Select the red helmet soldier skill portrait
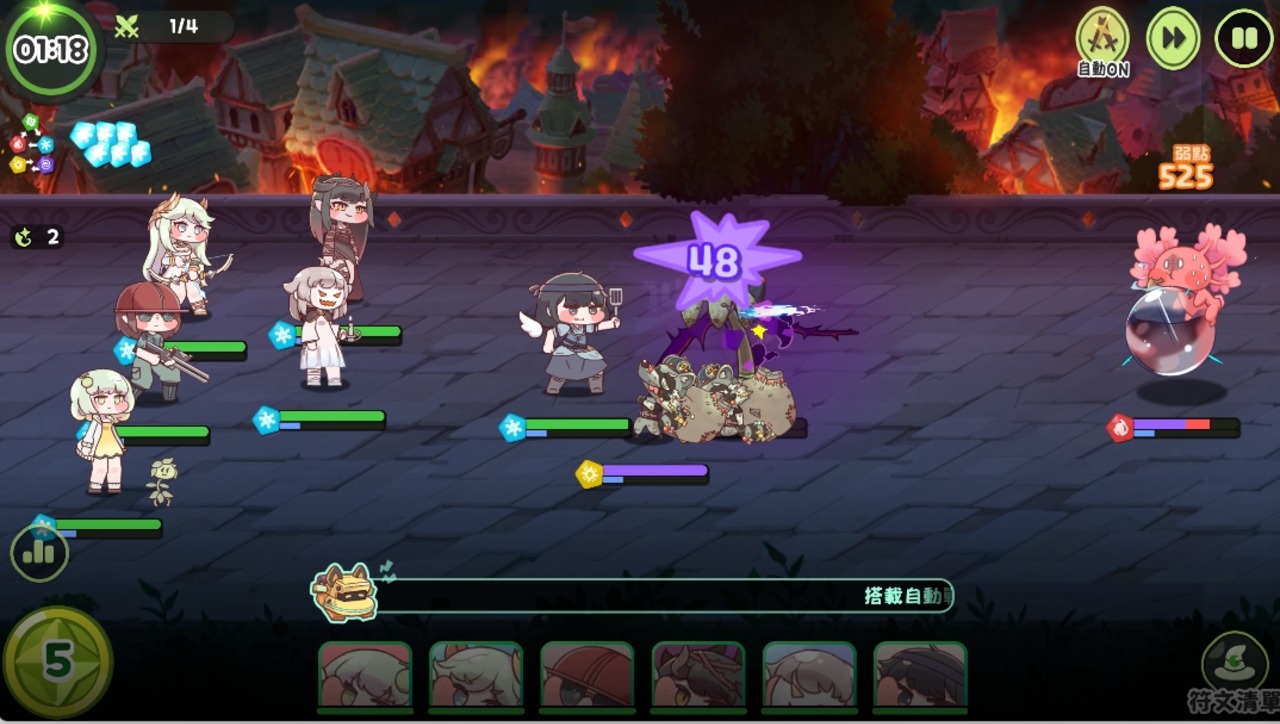 pos(587,677)
